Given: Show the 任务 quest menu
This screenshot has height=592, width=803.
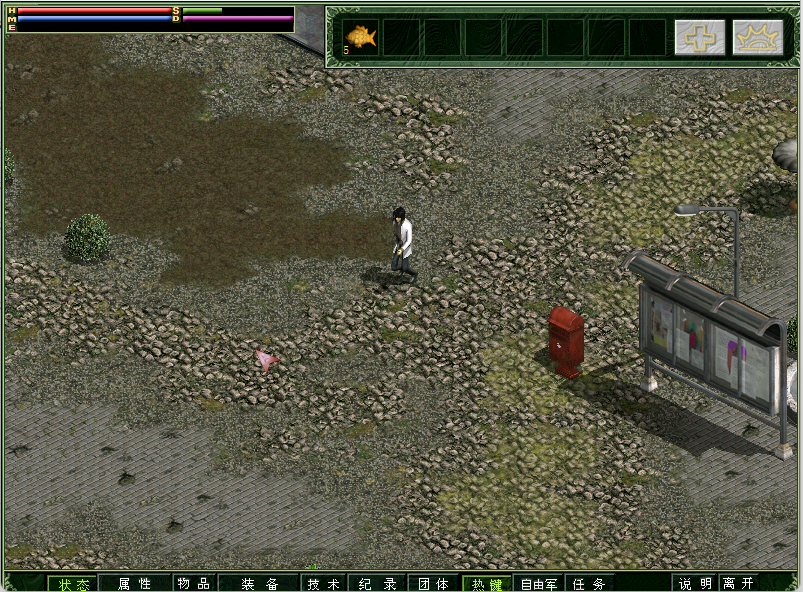Looking at the screenshot, I should [x=590, y=584].
